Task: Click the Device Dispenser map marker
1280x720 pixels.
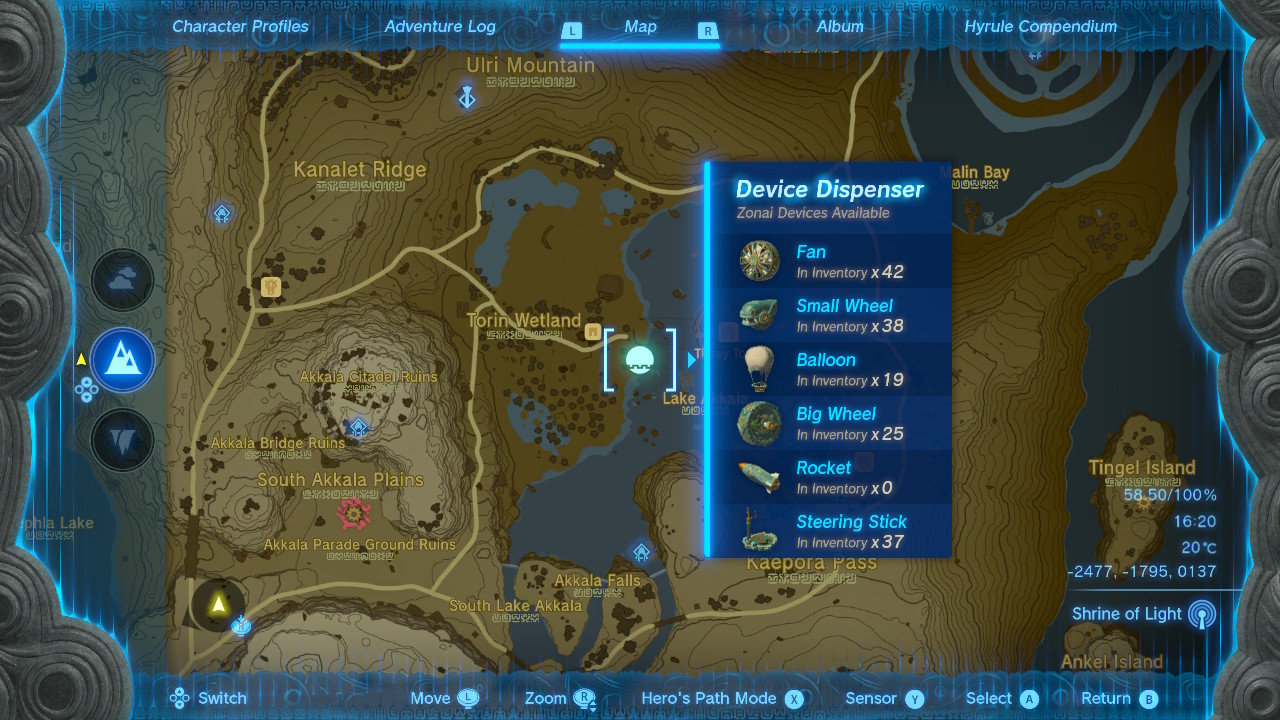Action: 640,360
